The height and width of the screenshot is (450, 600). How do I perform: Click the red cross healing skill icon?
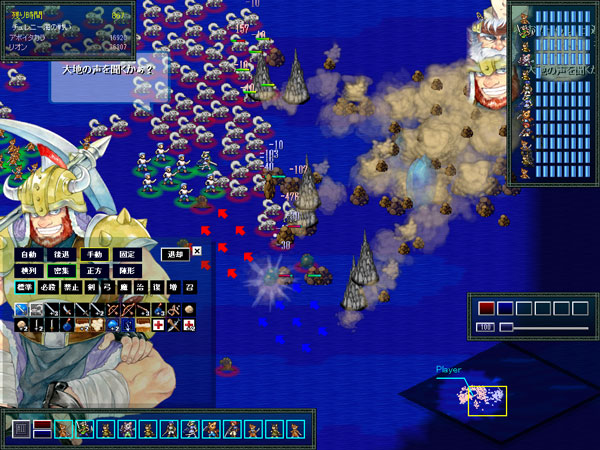click(x=158, y=326)
